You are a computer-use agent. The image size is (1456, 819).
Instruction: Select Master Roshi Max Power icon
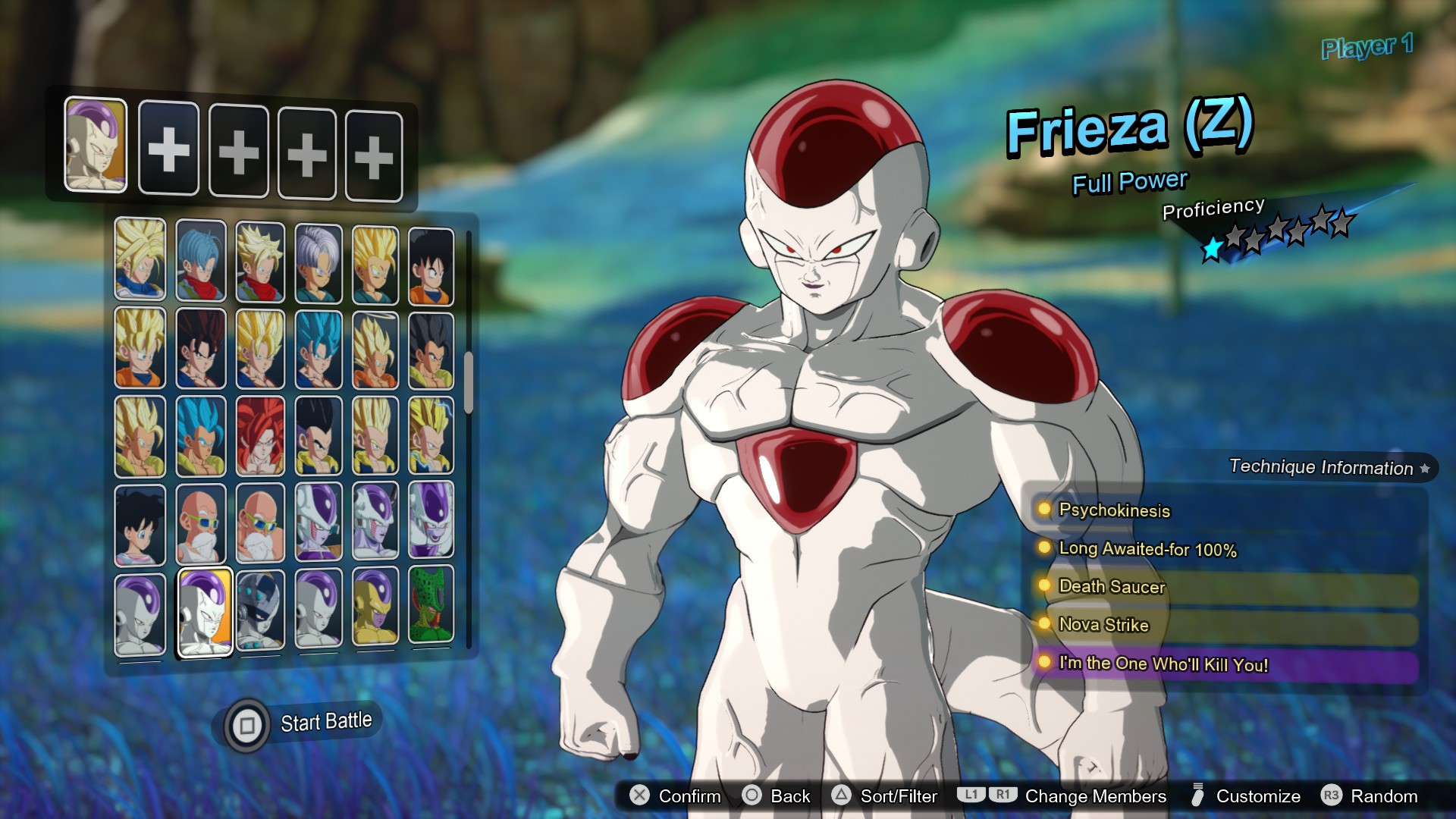261,523
